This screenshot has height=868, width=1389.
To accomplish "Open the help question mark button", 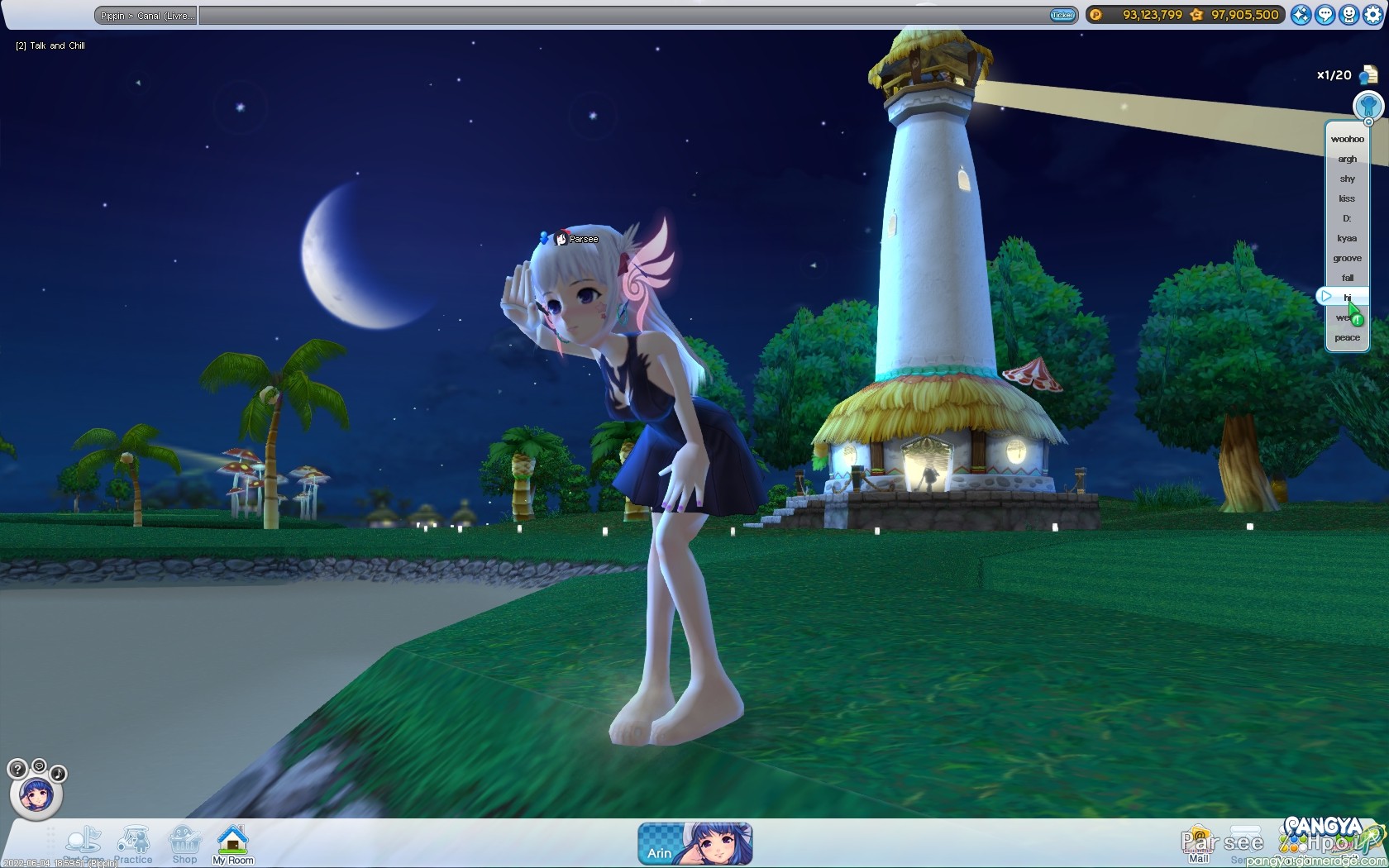I will (17, 770).
